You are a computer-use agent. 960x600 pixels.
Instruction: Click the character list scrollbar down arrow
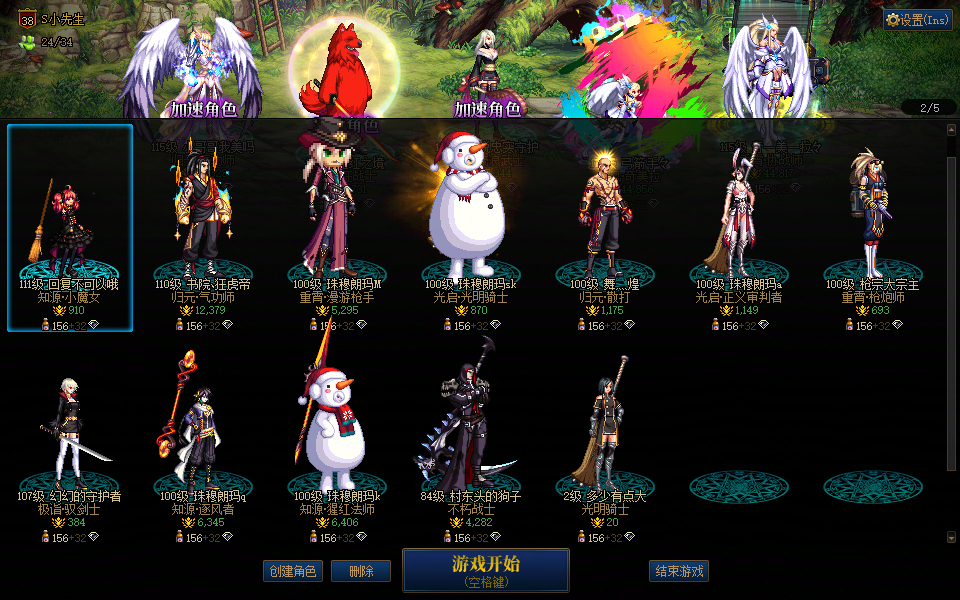click(x=951, y=538)
